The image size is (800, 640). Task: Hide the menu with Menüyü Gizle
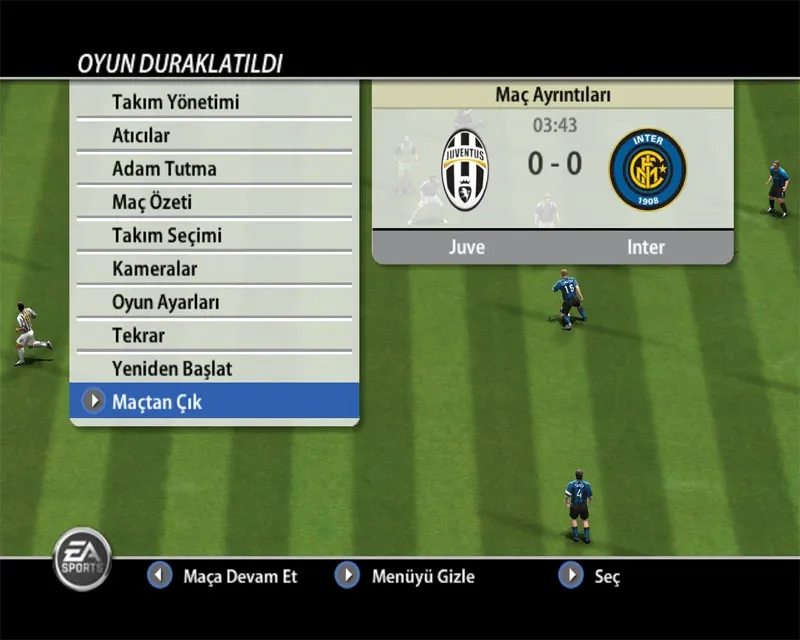tap(406, 576)
